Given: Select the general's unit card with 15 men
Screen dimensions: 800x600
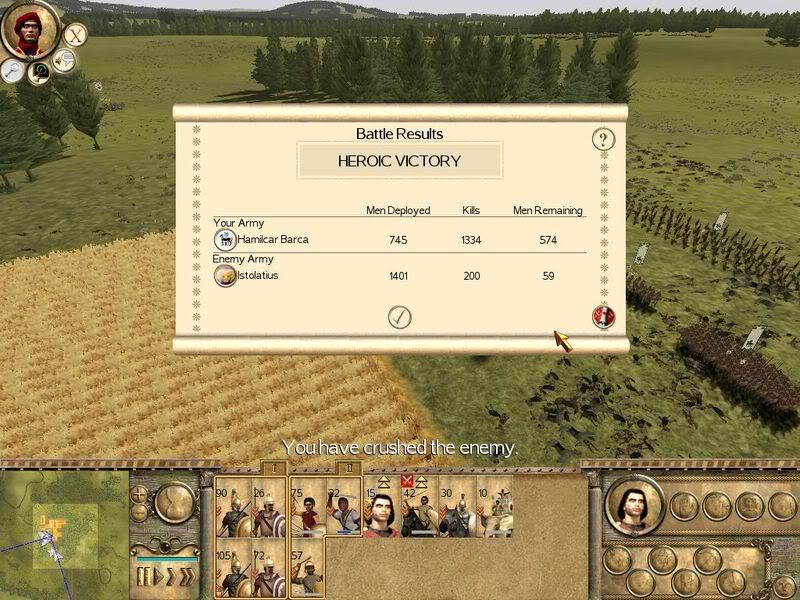Looking at the screenshot, I should pos(381,509).
